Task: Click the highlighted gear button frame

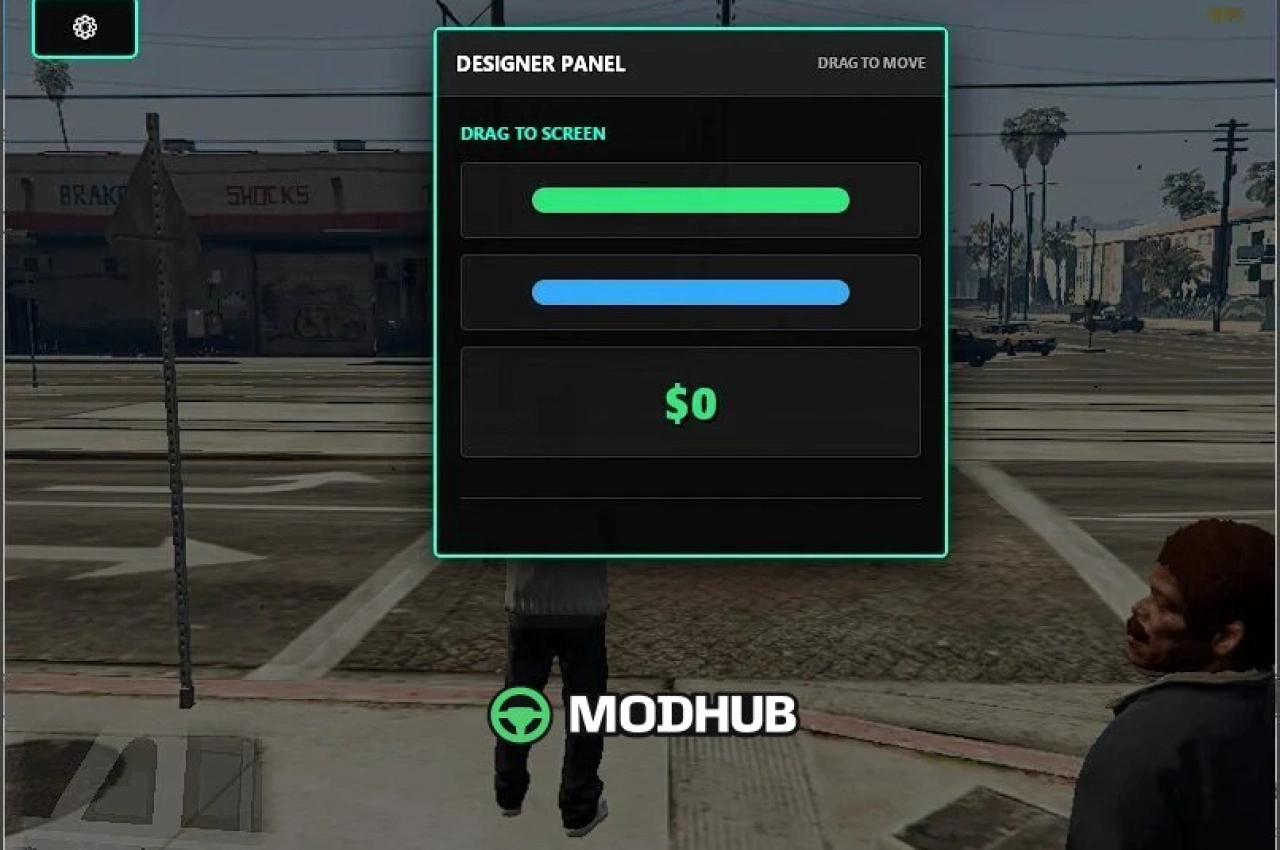Action: [84, 28]
